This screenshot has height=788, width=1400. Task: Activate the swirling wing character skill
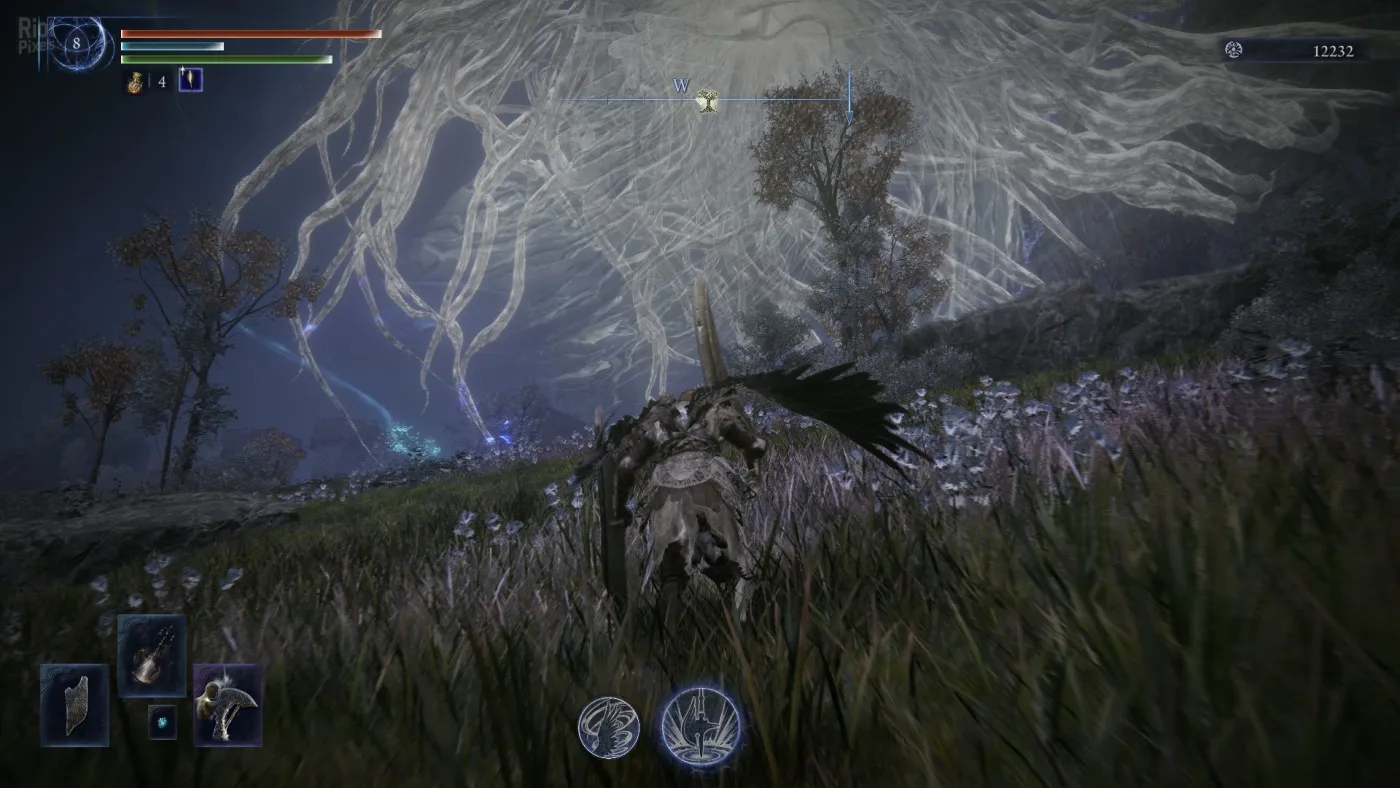609,727
